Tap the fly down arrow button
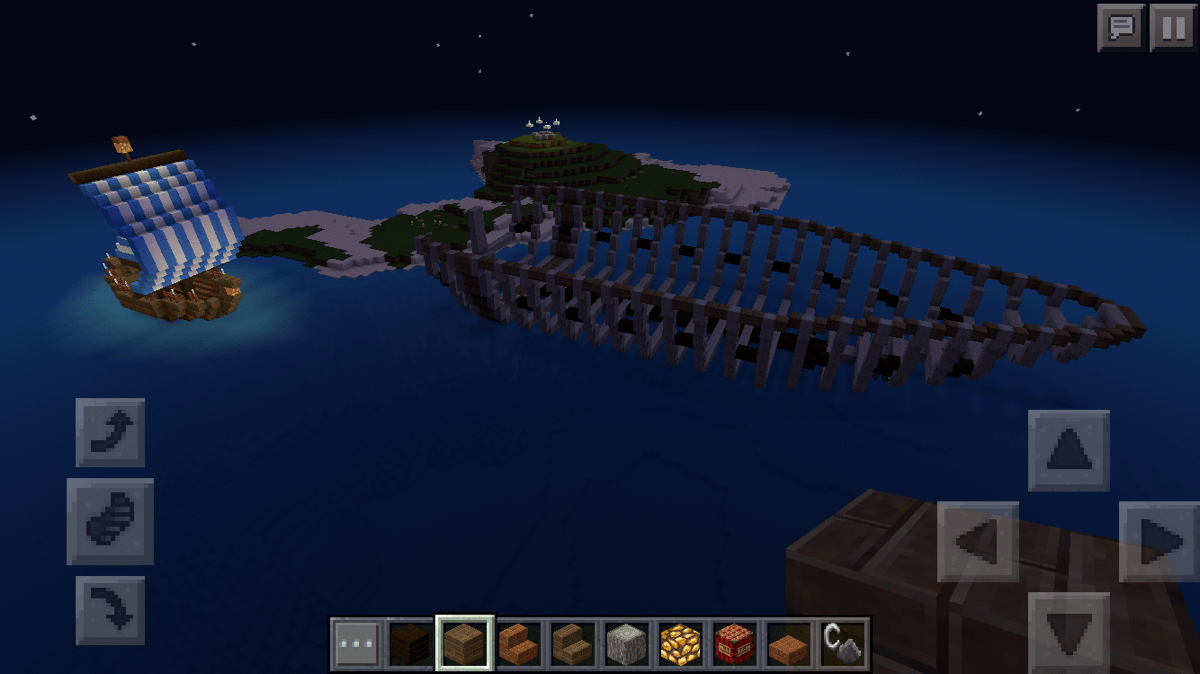 point(110,609)
